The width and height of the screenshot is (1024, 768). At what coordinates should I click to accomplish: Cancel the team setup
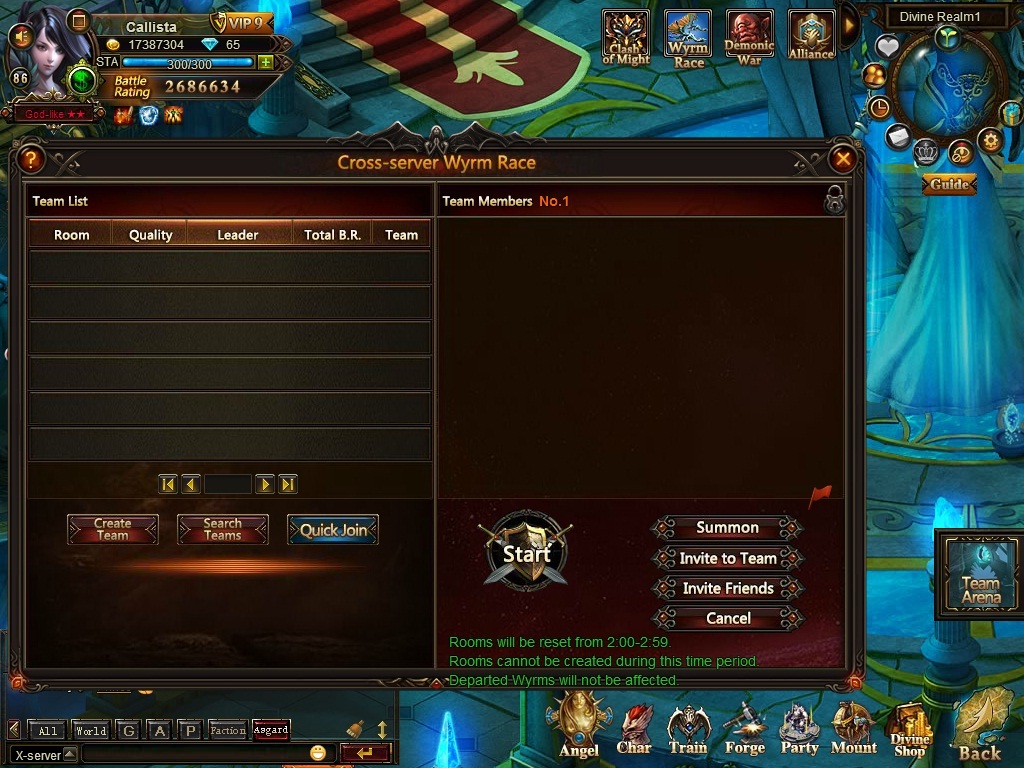coord(727,618)
